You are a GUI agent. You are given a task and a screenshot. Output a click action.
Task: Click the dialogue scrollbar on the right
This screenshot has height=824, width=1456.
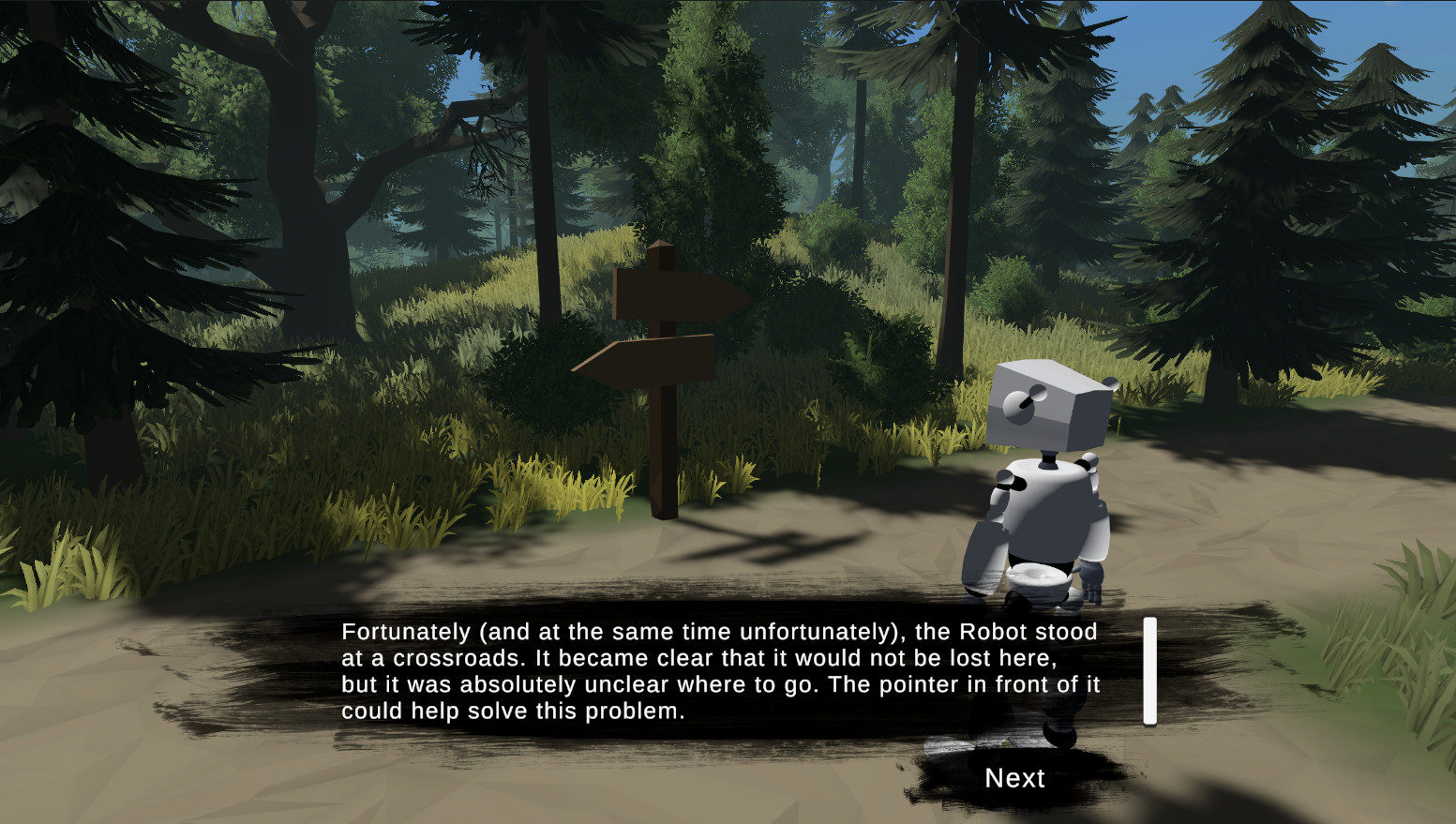coord(1148,671)
